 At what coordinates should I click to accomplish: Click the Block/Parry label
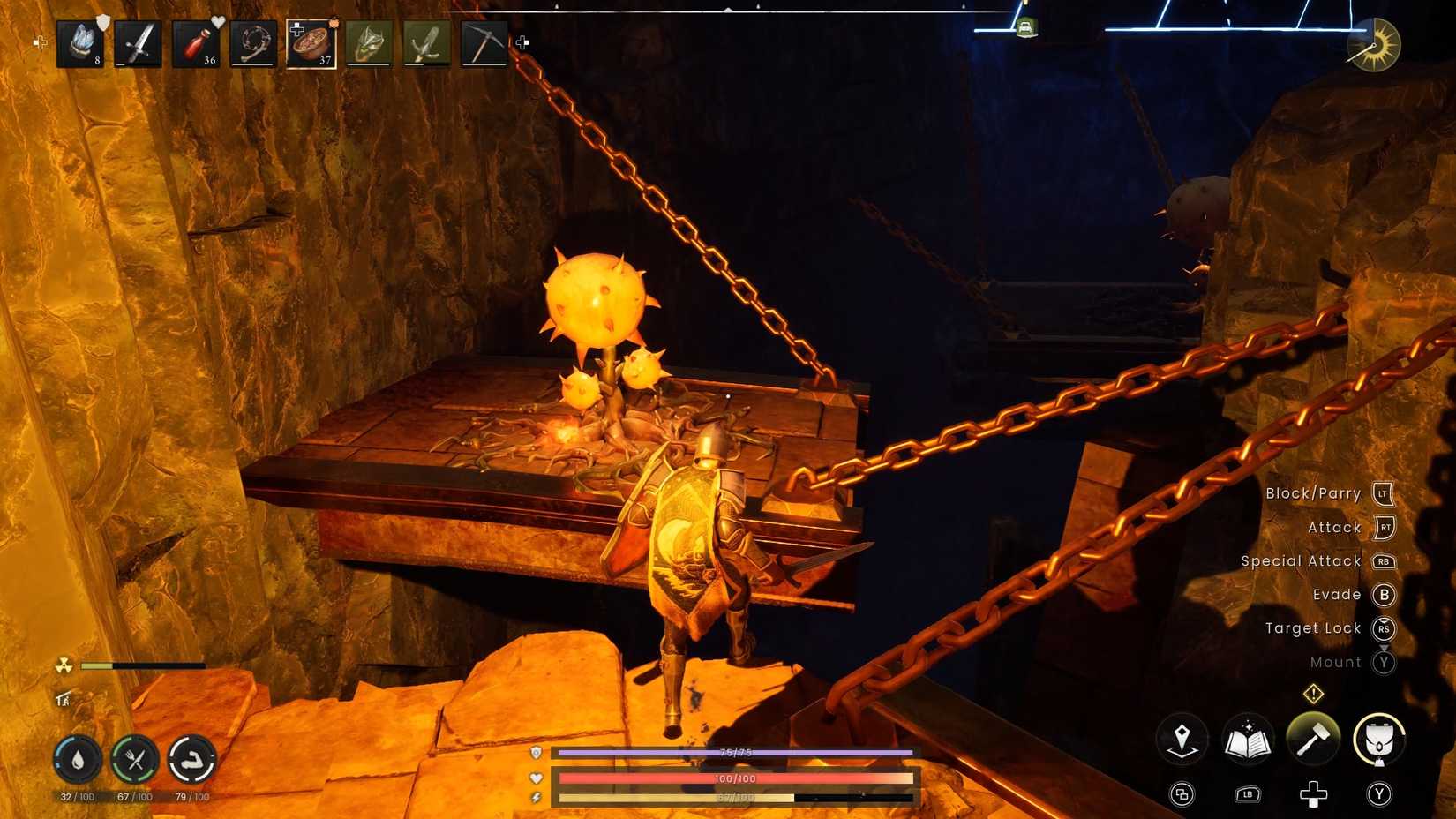pos(1313,493)
